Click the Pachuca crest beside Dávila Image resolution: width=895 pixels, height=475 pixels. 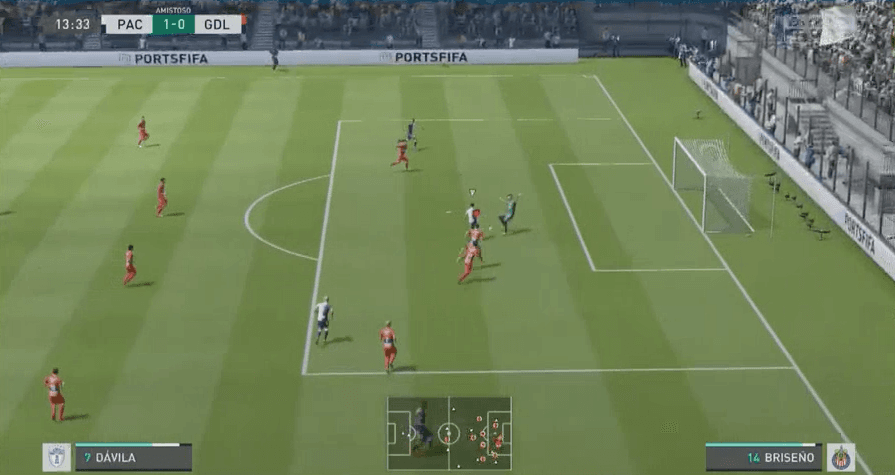coord(57,458)
